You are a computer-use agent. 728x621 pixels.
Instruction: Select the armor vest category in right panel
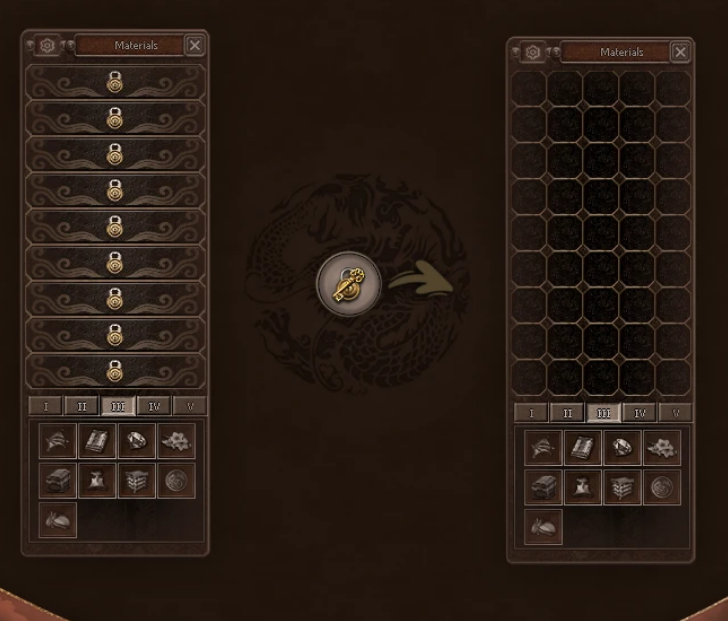click(583, 487)
